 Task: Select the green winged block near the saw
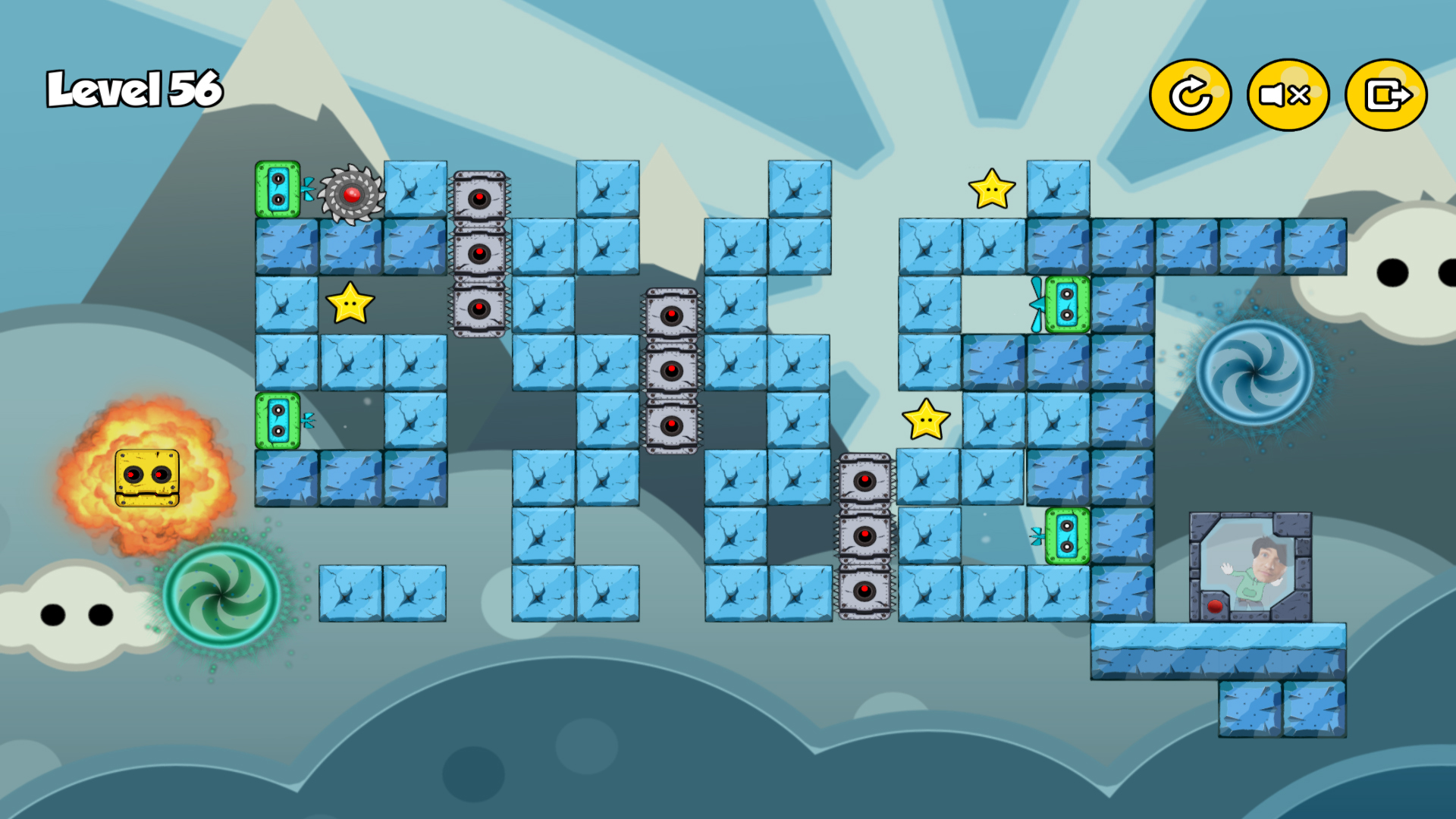278,188
